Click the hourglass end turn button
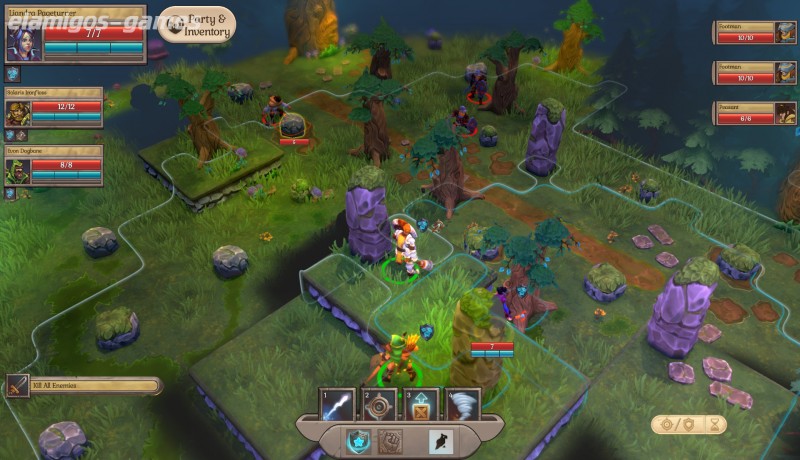The width and height of the screenshot is (800, 460). click(717, 425)
